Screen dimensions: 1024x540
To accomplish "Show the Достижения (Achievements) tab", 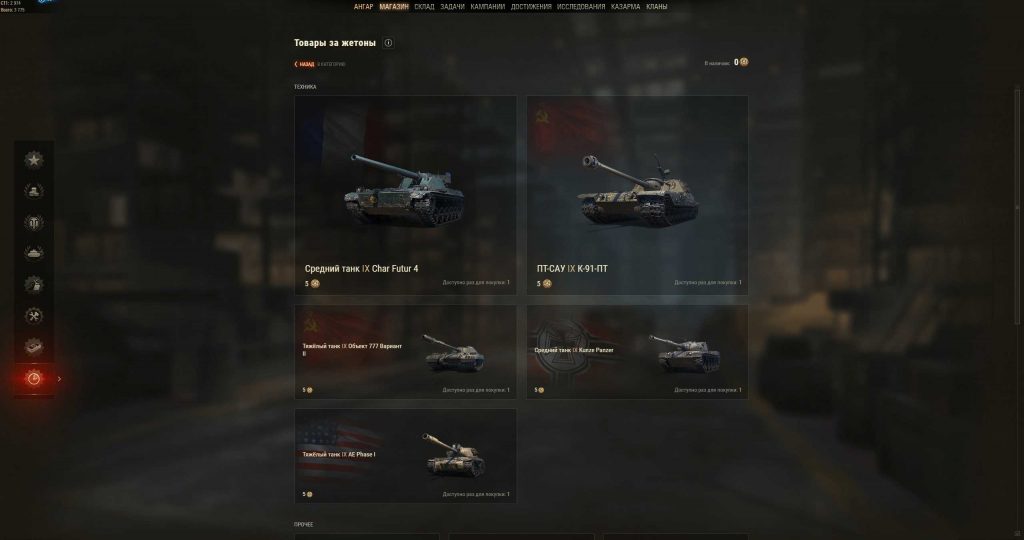I will click(x=530, y=6).
